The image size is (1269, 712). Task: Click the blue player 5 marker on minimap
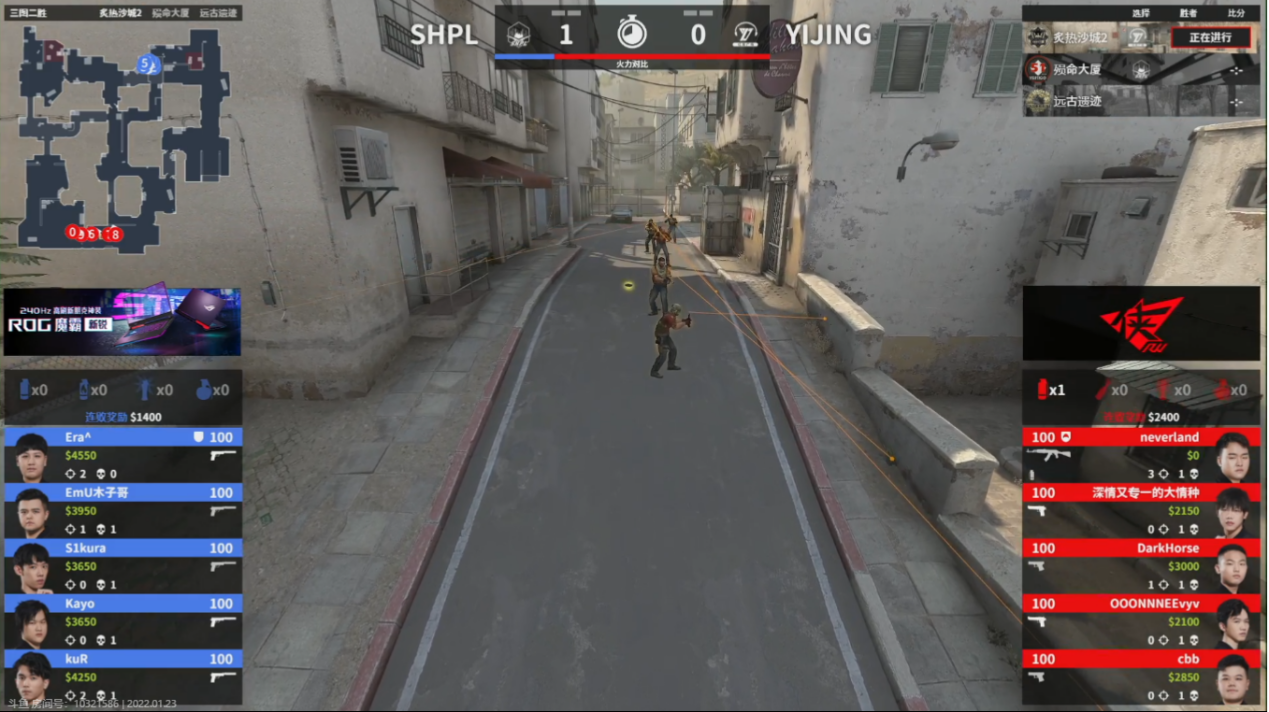pos(148,65)
